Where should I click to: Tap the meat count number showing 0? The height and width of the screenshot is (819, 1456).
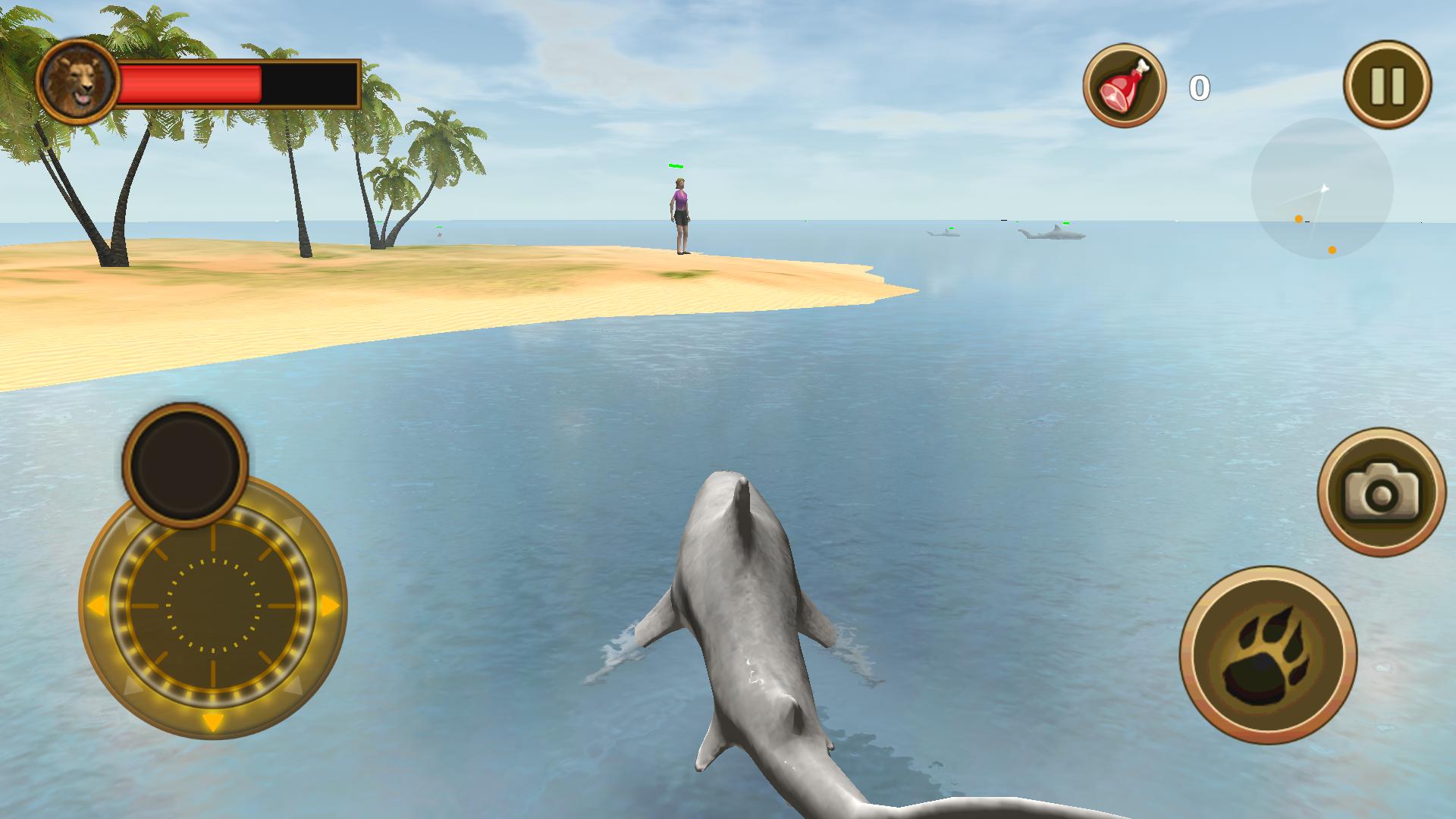pyautogui.click(x=1200, y=88)
